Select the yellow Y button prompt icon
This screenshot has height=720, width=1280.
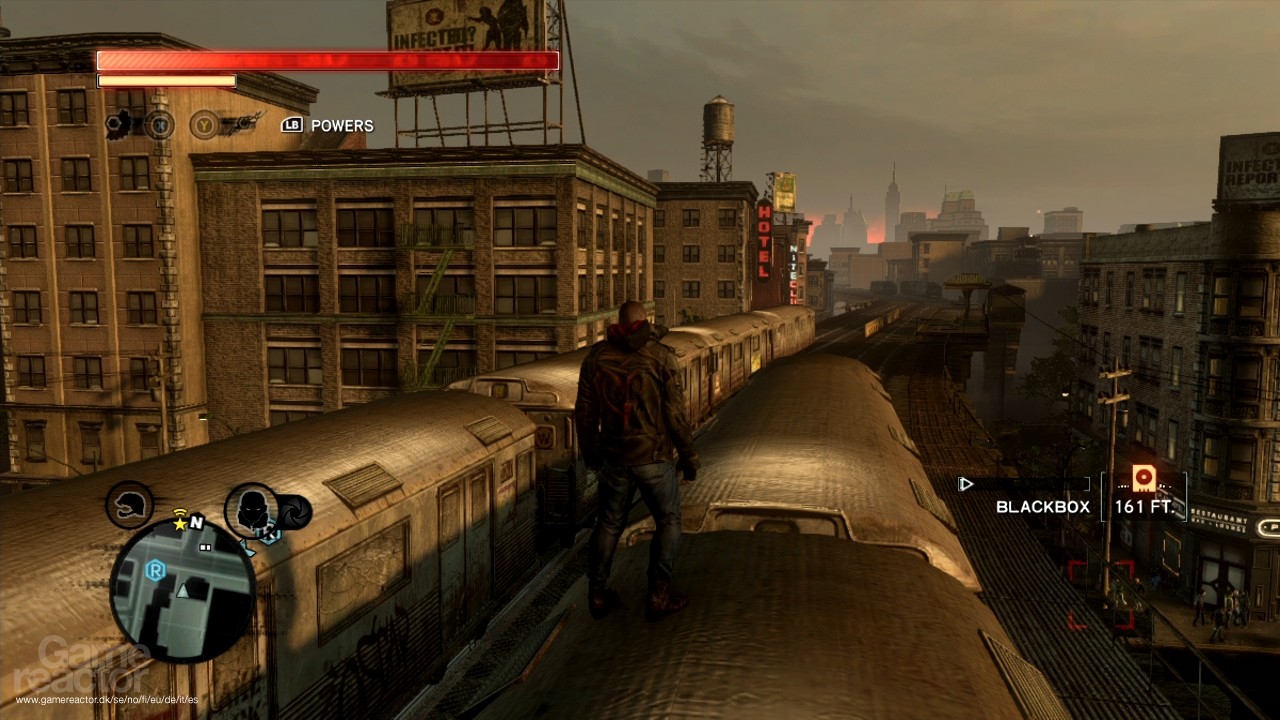204,125
